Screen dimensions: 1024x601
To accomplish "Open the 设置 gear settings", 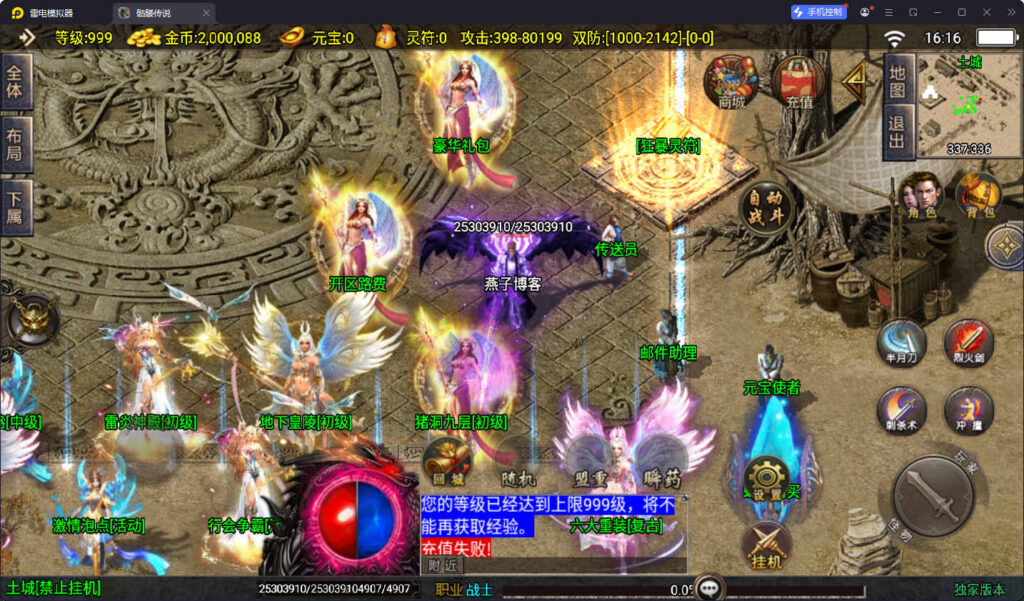I will click(x=767, y=478).
